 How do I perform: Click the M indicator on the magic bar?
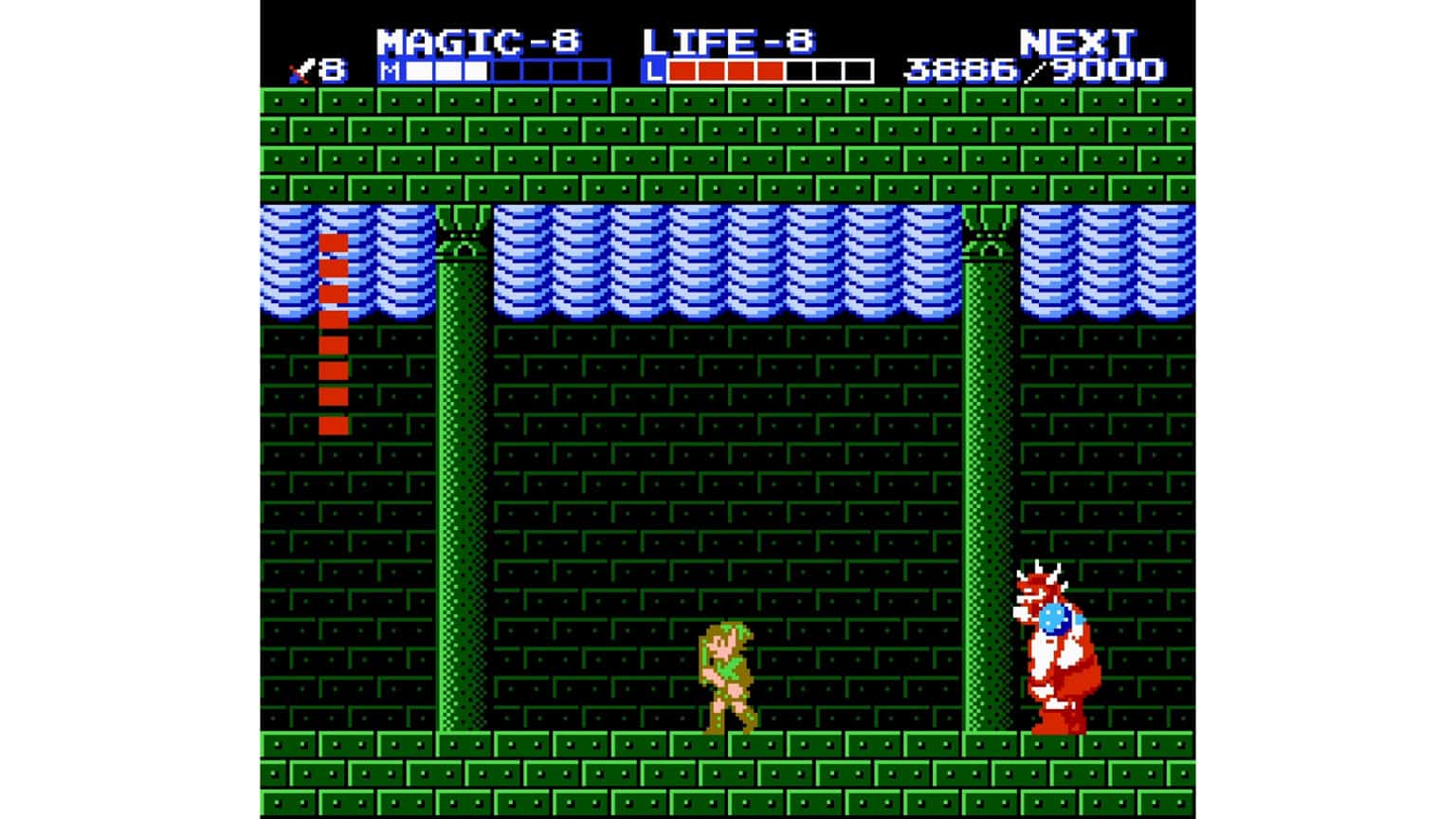coord(388,68)
